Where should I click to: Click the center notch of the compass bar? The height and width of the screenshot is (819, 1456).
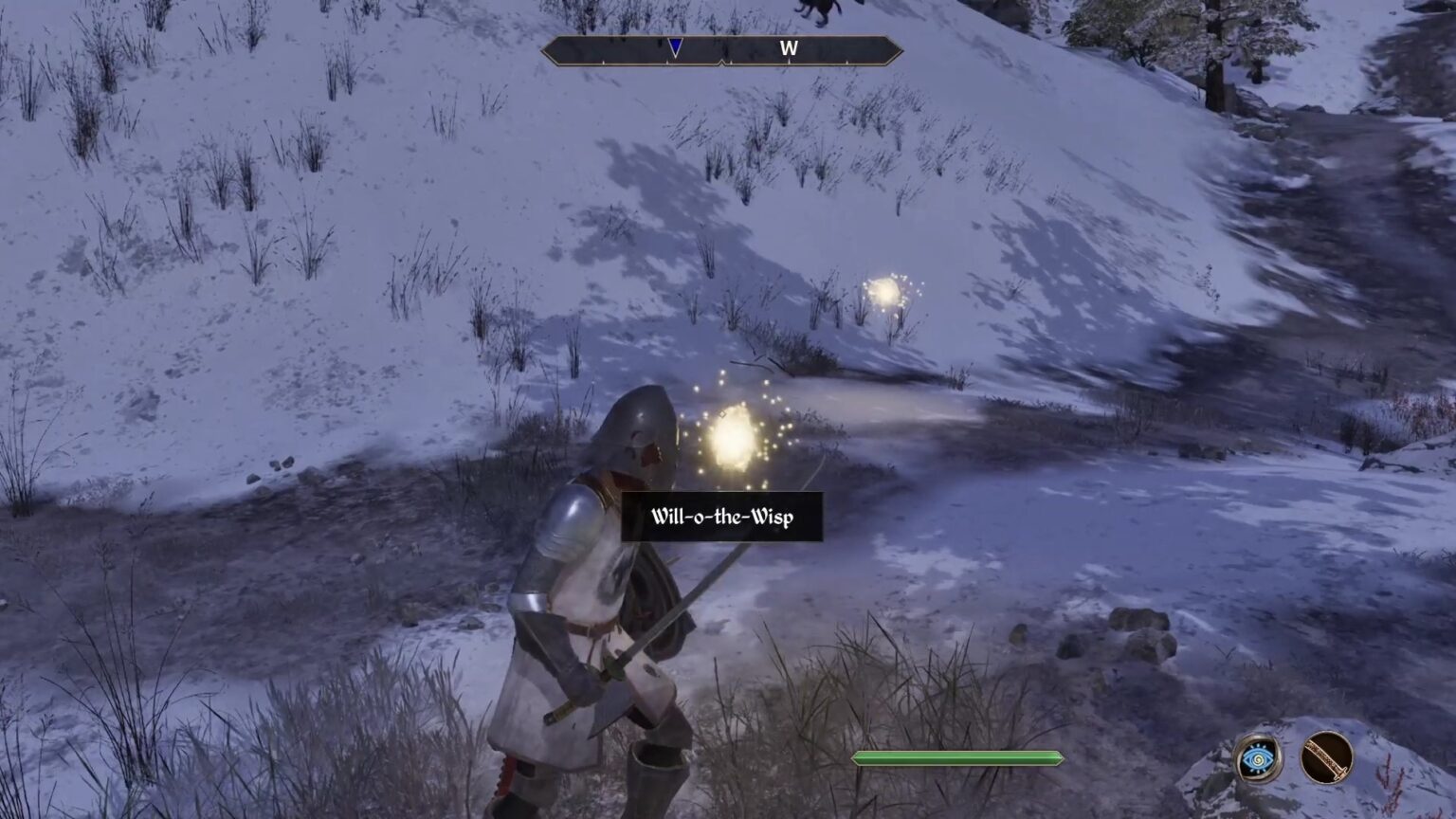(x=723, y=64)
